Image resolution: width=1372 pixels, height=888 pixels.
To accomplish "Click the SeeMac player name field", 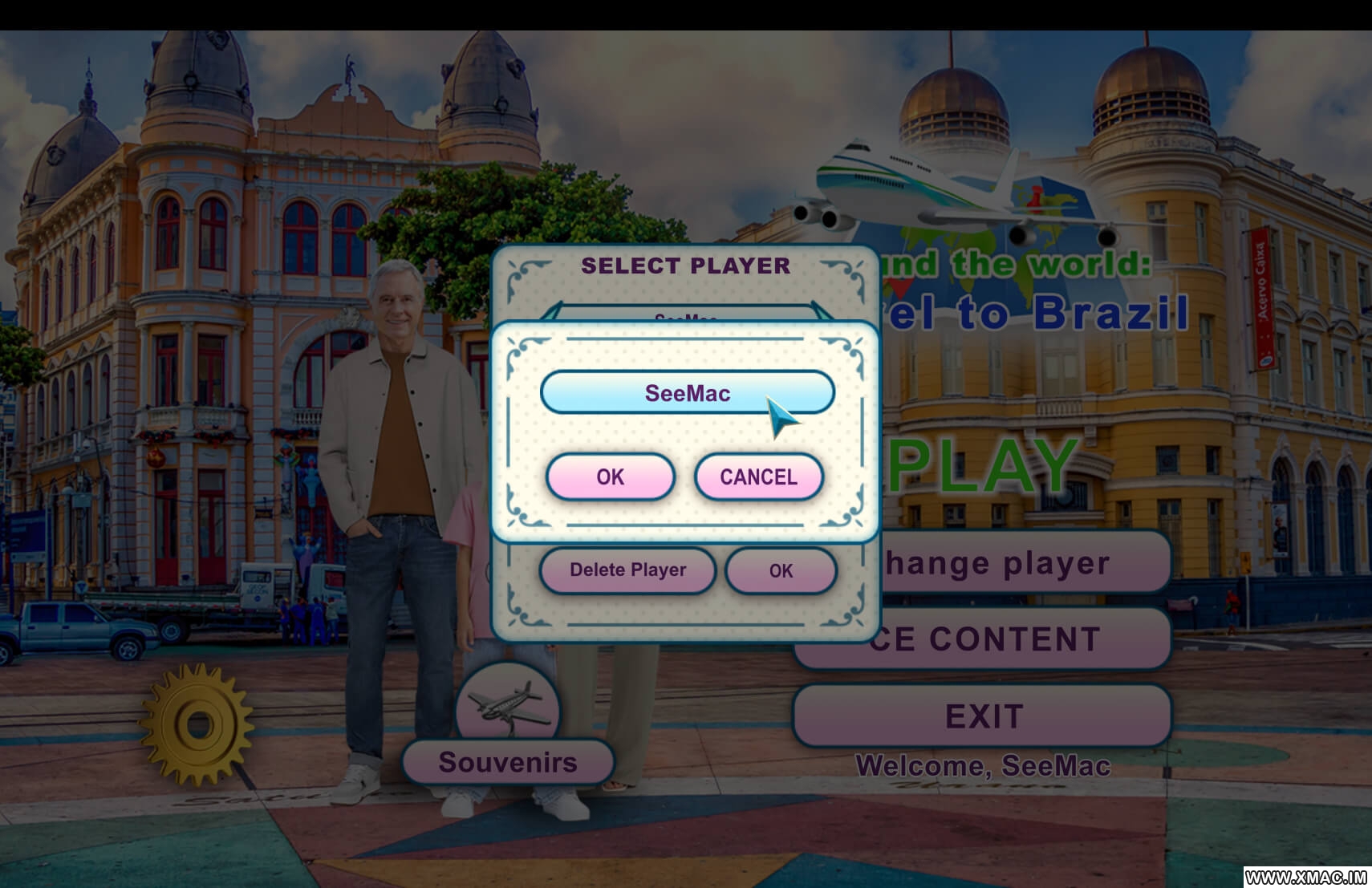I will tap(687, 393).
